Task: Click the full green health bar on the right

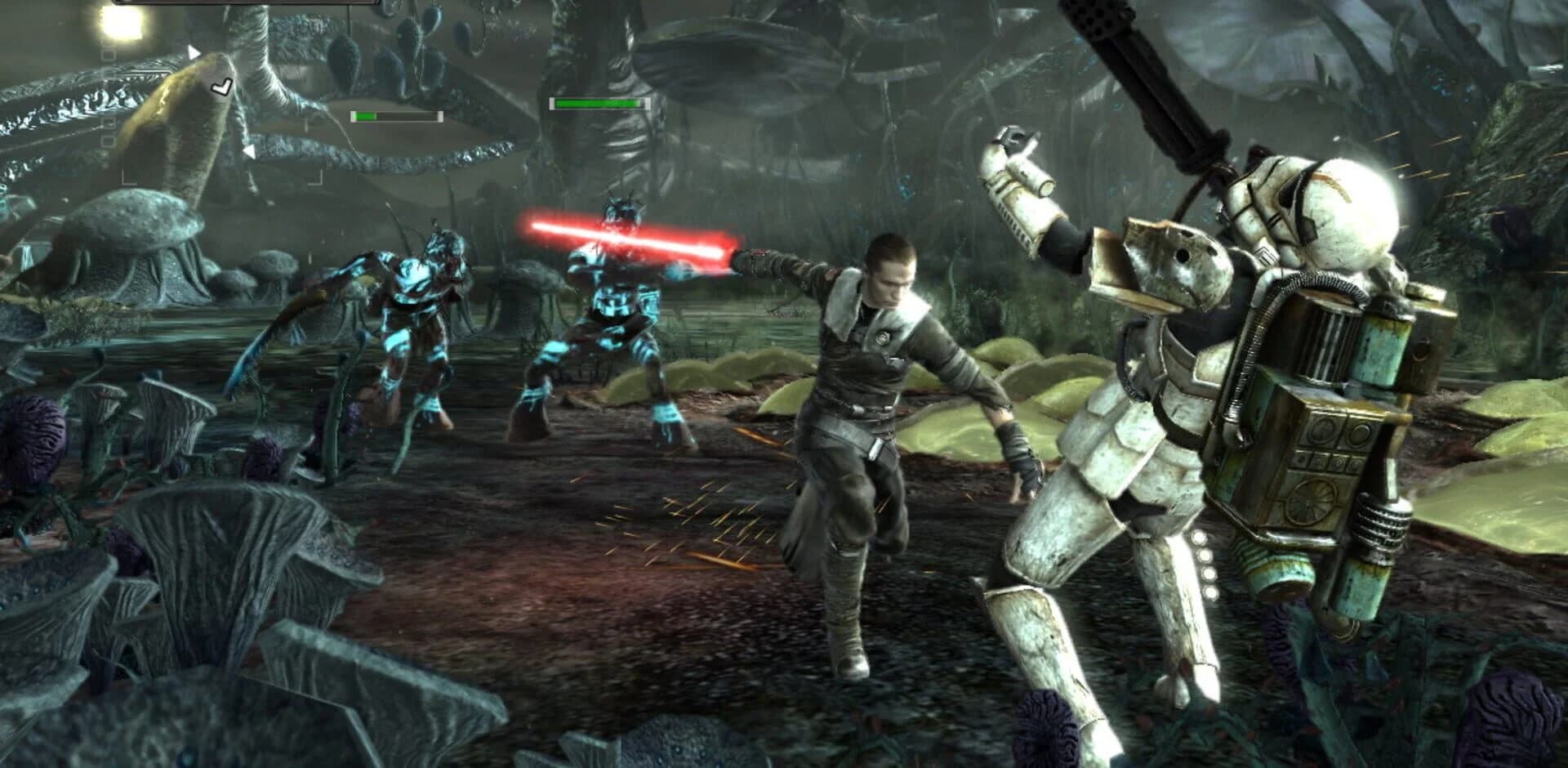Action: tap(598, 104)
